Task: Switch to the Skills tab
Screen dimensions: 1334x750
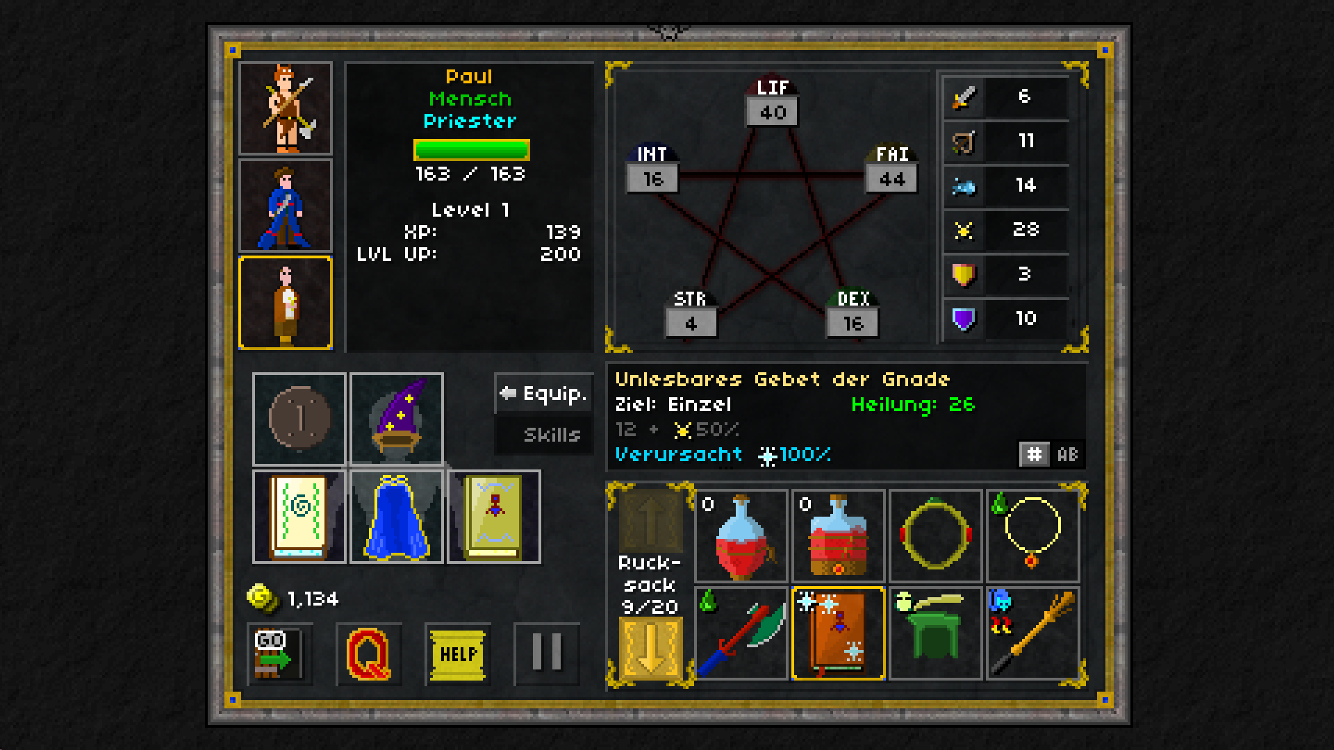Action: click(x=546, y=434)
